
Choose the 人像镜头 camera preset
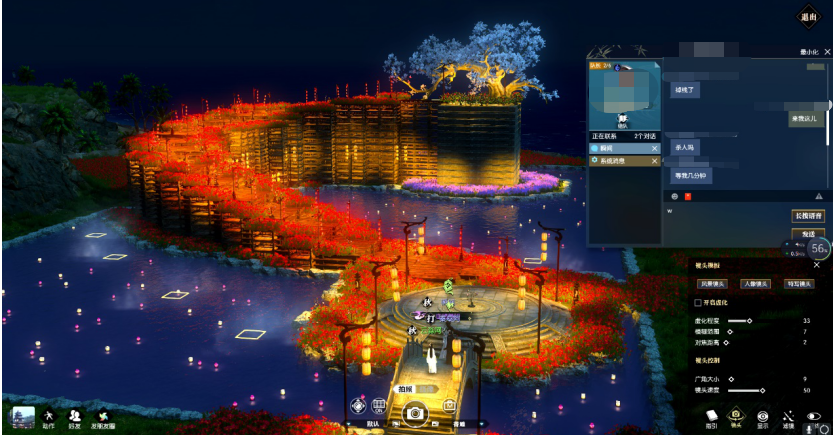755,284
